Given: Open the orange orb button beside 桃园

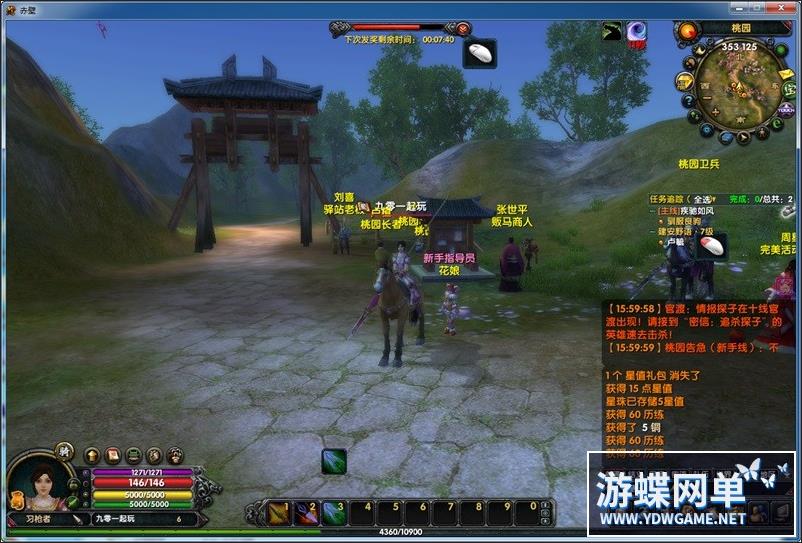Looking at the screenshot, I should tap(687, 31).
